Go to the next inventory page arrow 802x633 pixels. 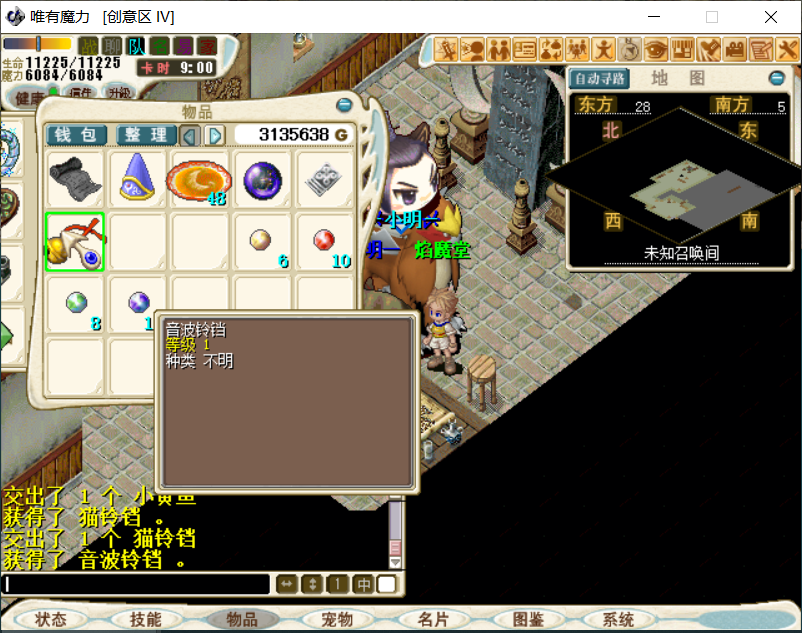tap(215, 135)
